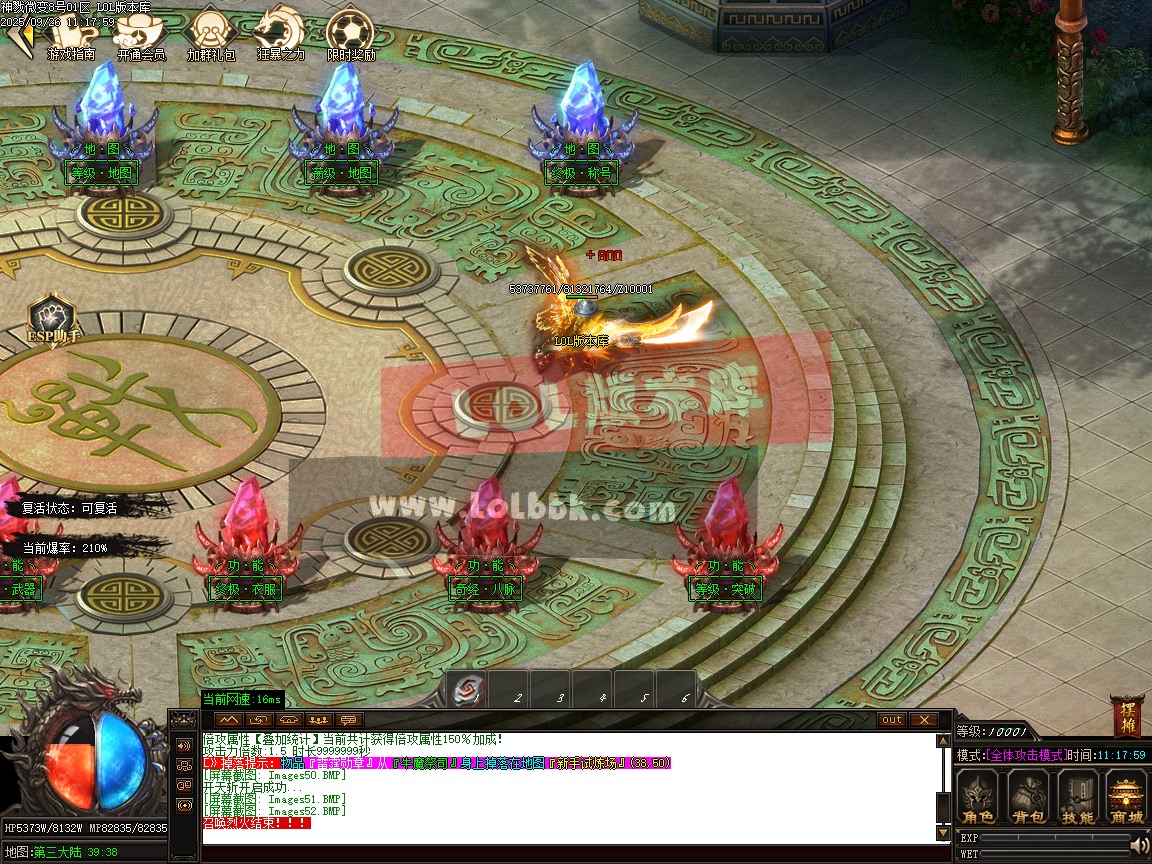Click the chat window's out button
The width and height of the screenshot is (1152, 864).
(x=891, y=720)
